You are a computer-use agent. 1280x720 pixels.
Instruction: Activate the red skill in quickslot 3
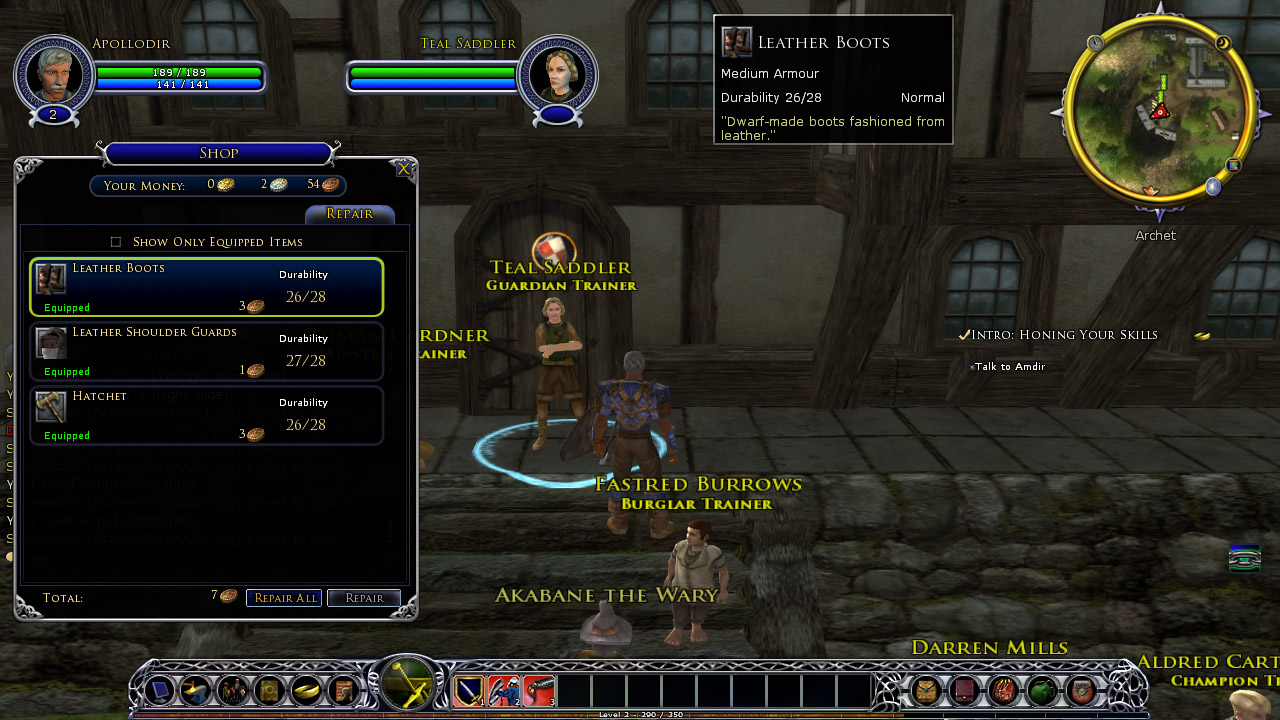538,690
